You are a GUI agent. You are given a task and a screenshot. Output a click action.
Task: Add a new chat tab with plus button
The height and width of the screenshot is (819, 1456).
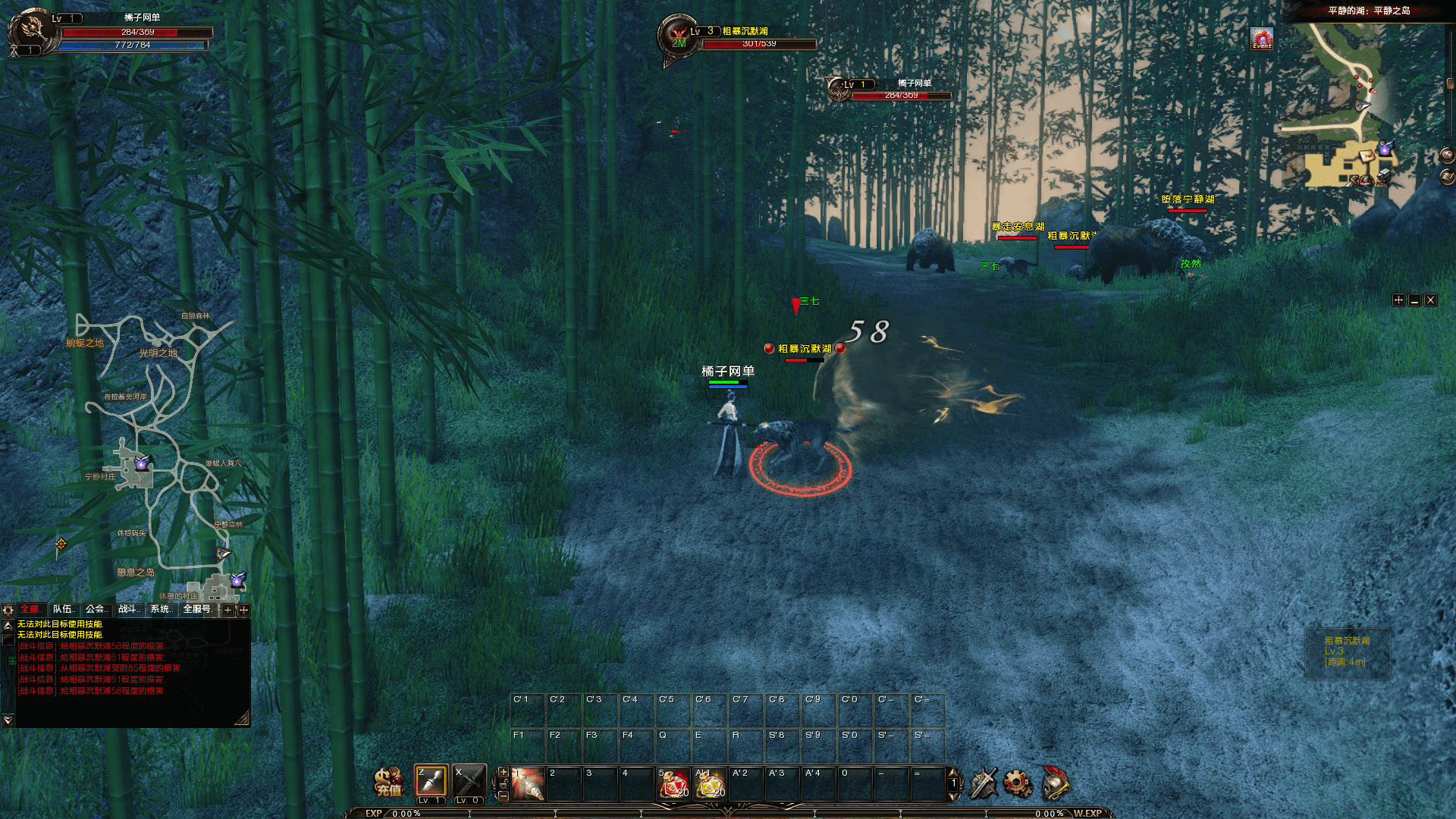227,610
